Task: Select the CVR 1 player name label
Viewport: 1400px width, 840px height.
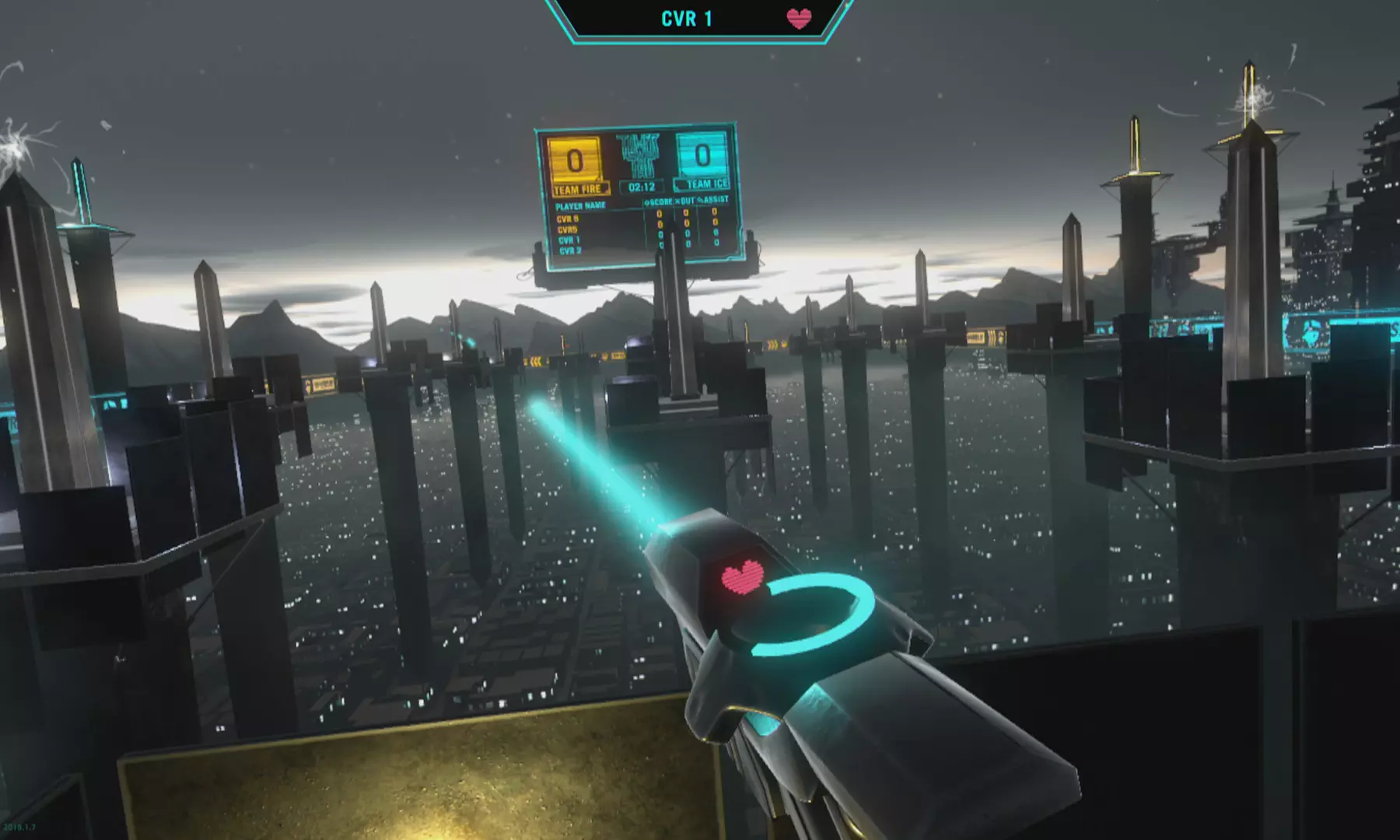Action: 686,19
